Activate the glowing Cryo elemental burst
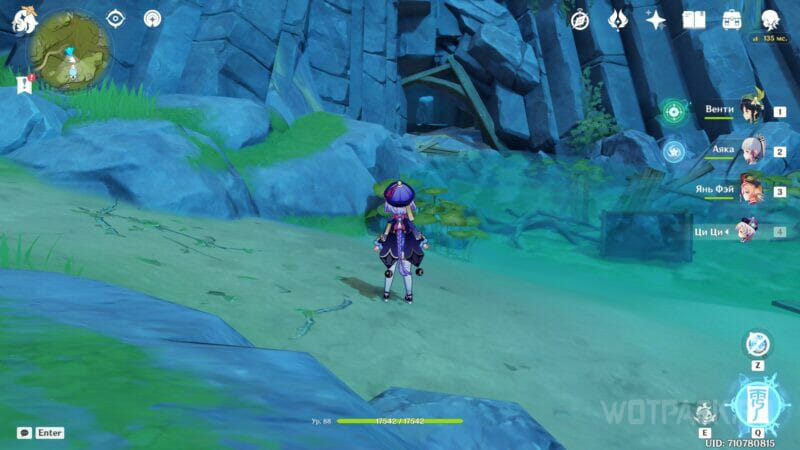The image size is (800, 450). click(x=756, y=402)
